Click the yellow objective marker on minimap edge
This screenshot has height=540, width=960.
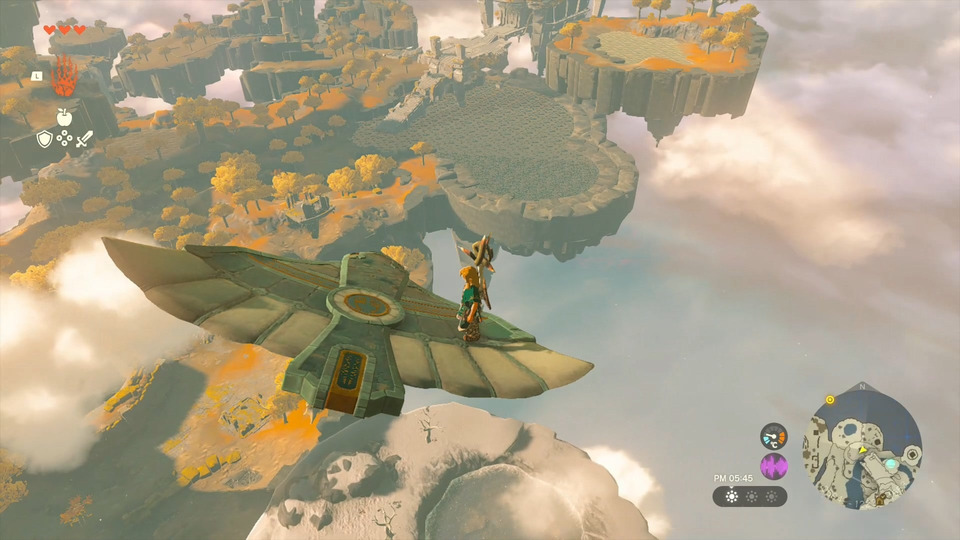(x=830, y=400)
